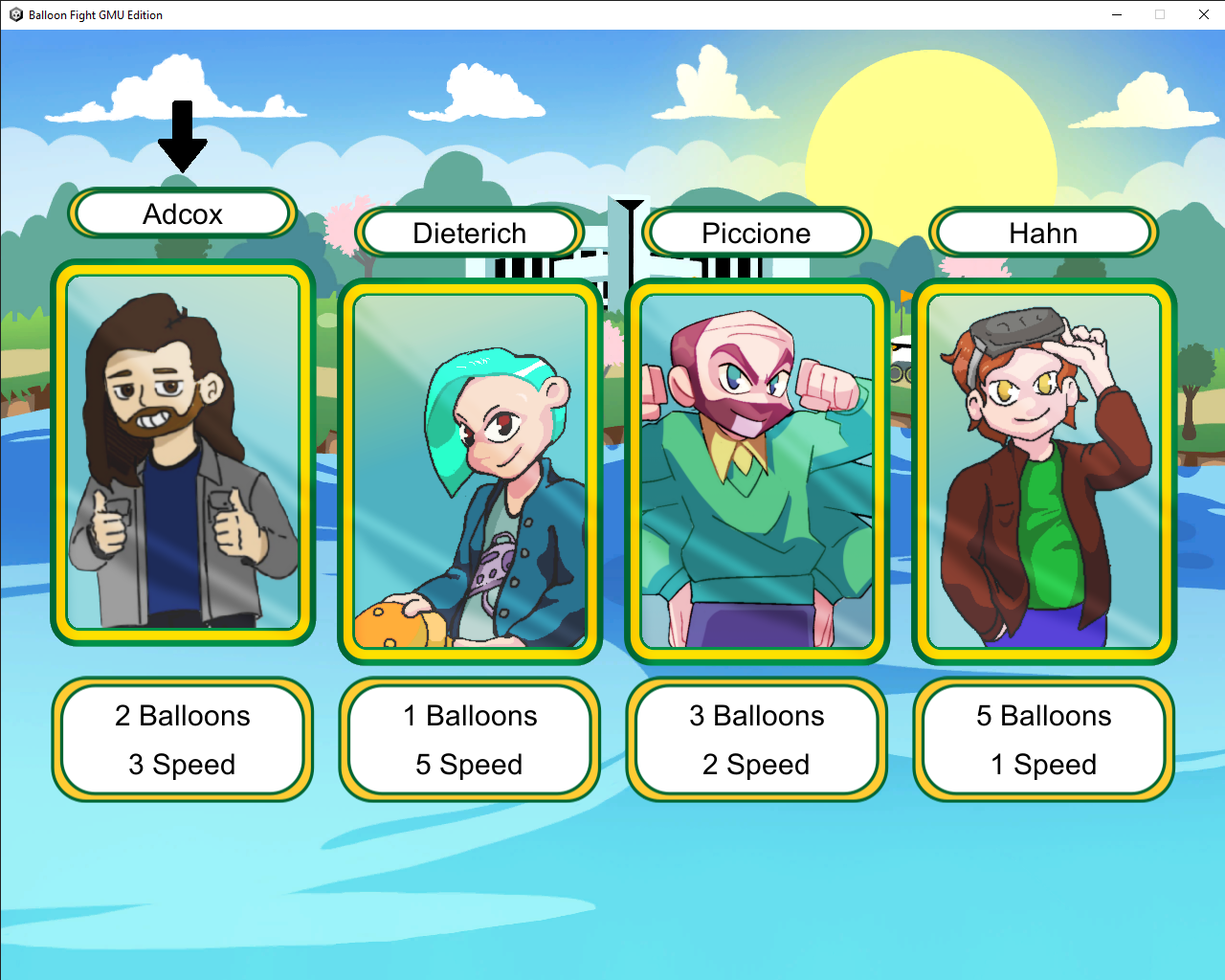Click the Adcox name label
This screenshot has height=980, width=1225.
click(x=183, y=213)
